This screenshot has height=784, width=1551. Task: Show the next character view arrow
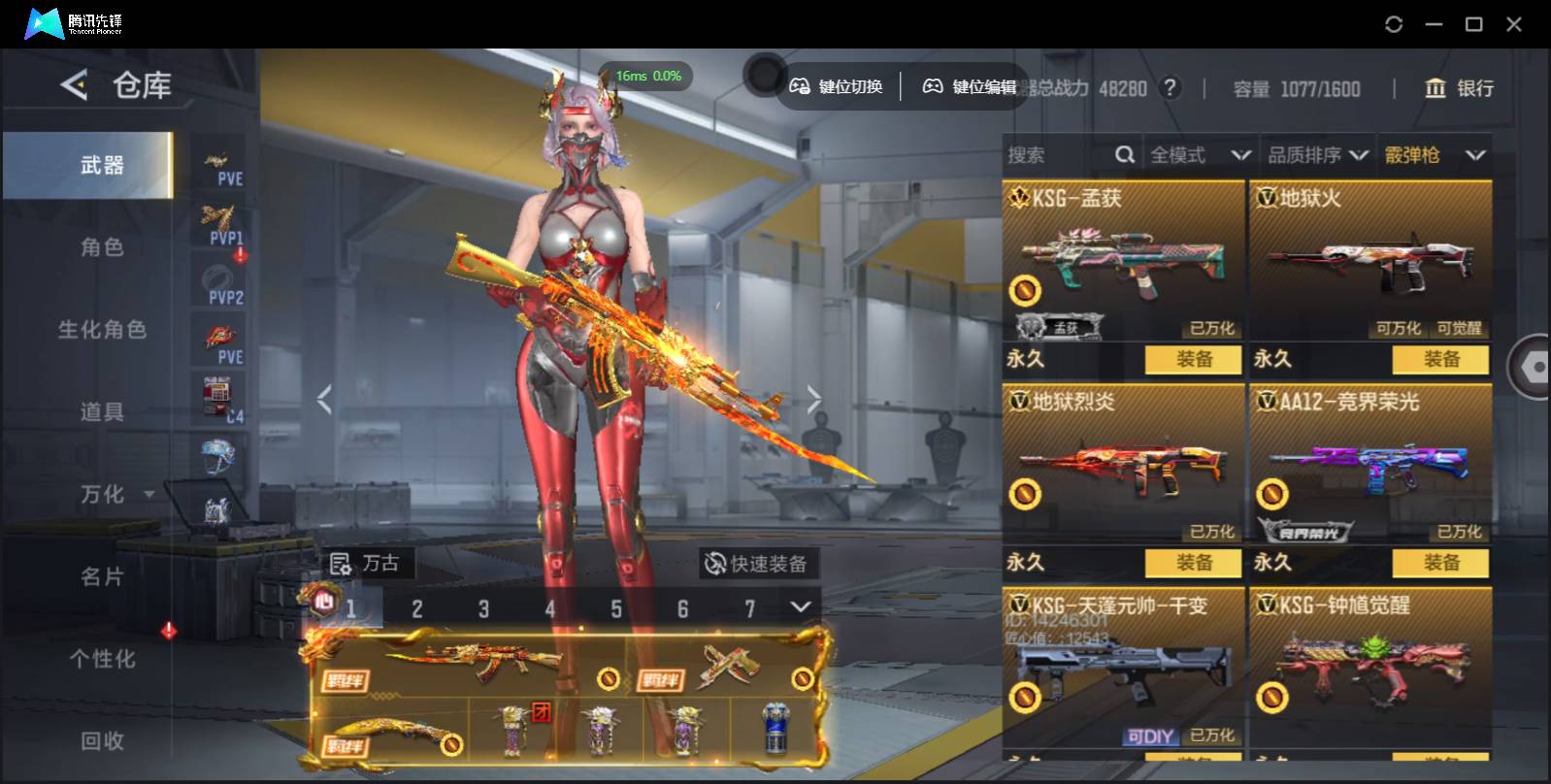click(x=813, y=398)
